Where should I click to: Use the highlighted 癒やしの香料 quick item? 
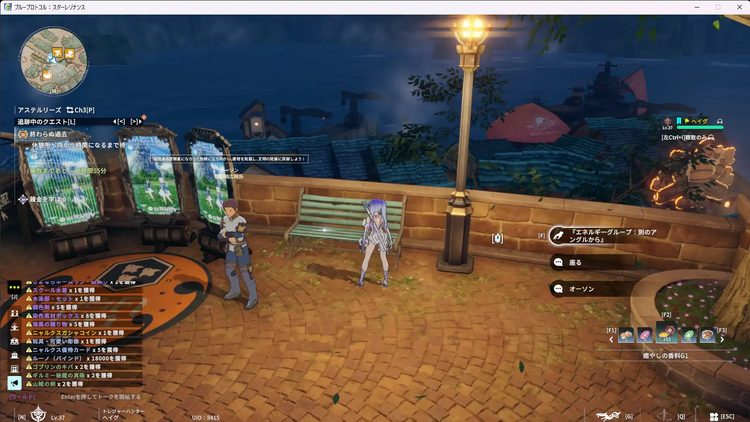click(666, 335)
